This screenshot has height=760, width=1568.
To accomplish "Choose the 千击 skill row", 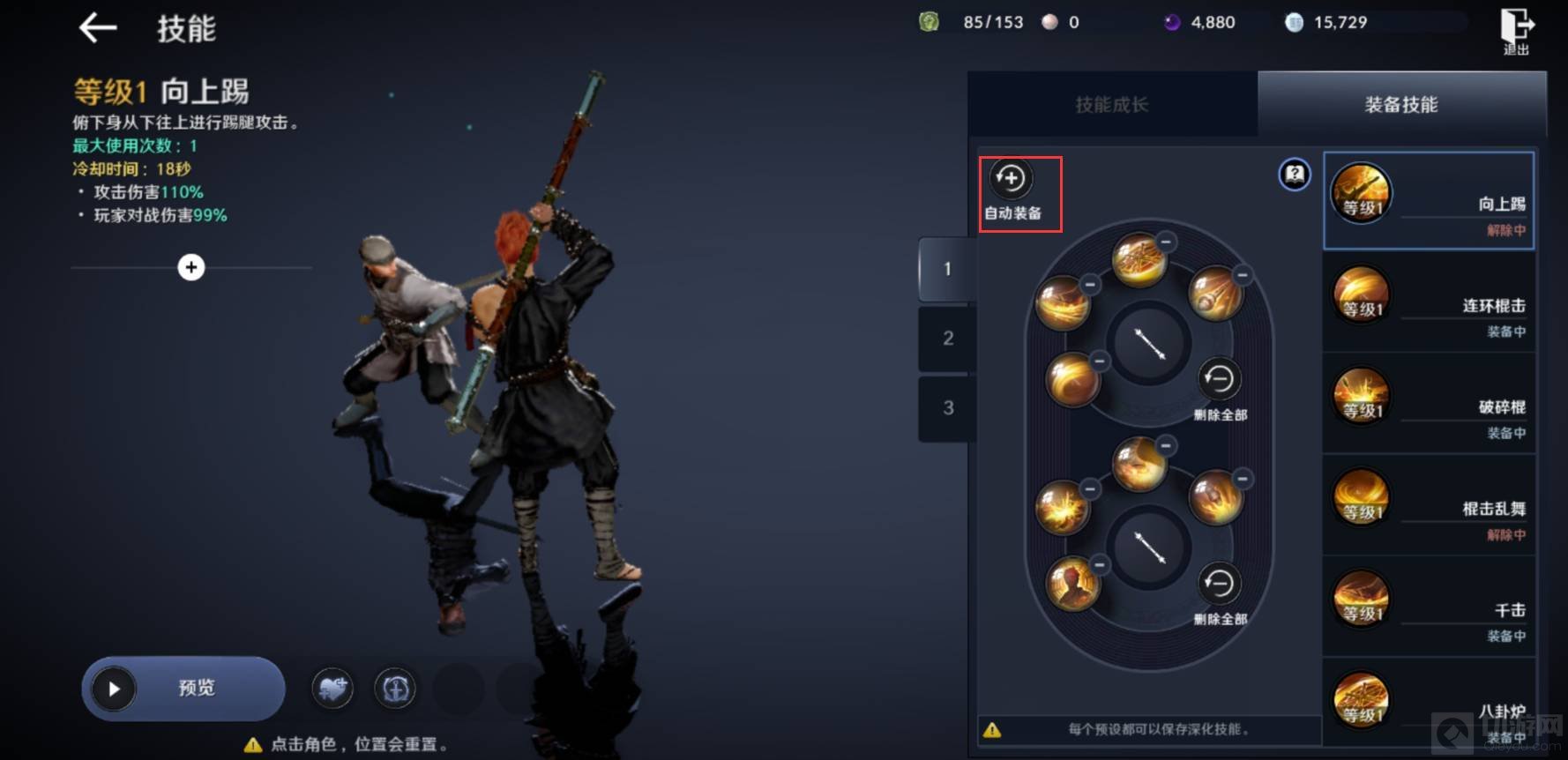I will tap(1429, 608).
